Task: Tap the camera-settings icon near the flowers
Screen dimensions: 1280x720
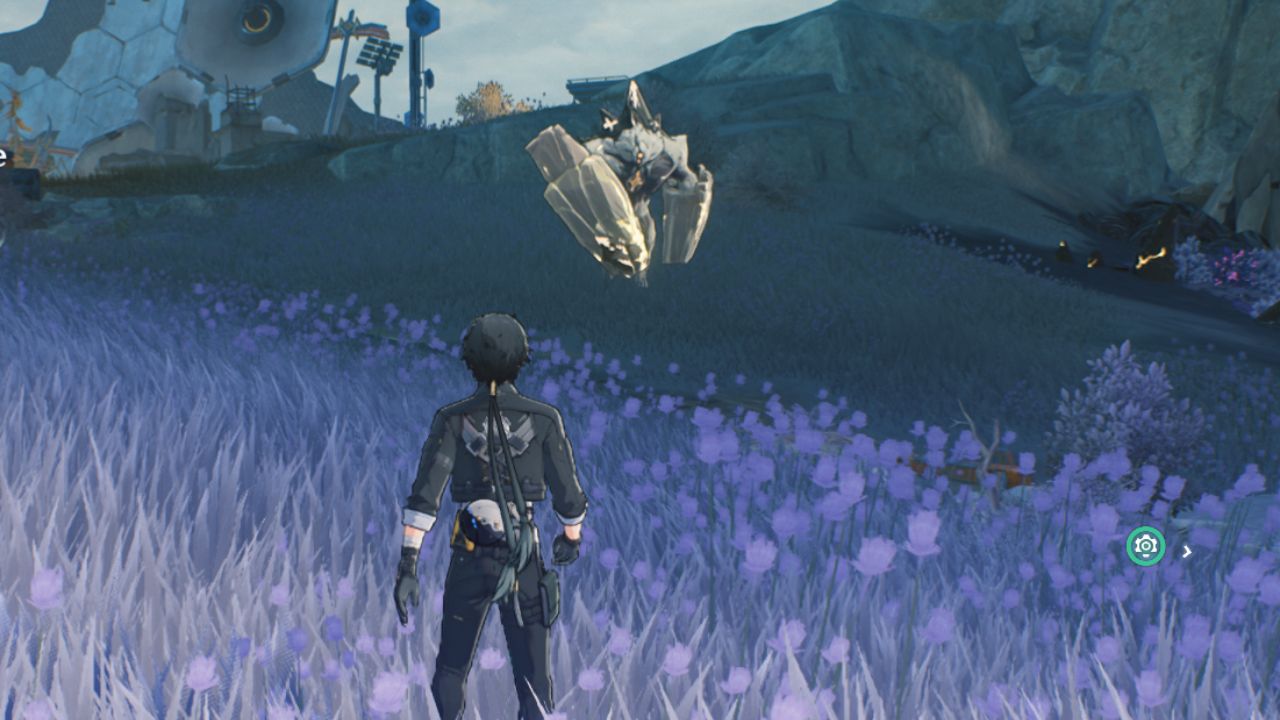Action: point(1146,546)
